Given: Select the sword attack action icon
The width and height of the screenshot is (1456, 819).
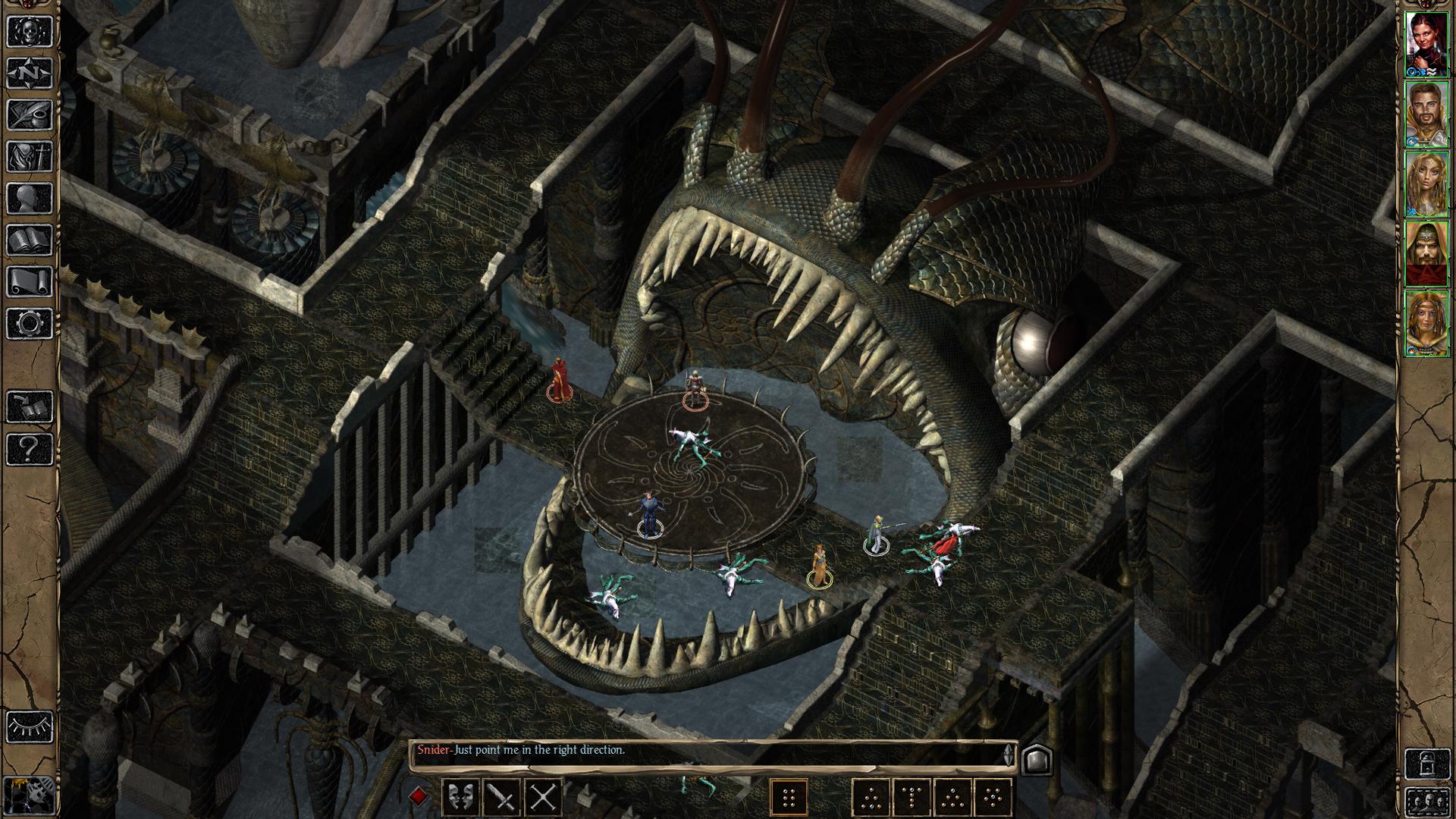Looking at the screenshot, I should click(x=502, y=798).
